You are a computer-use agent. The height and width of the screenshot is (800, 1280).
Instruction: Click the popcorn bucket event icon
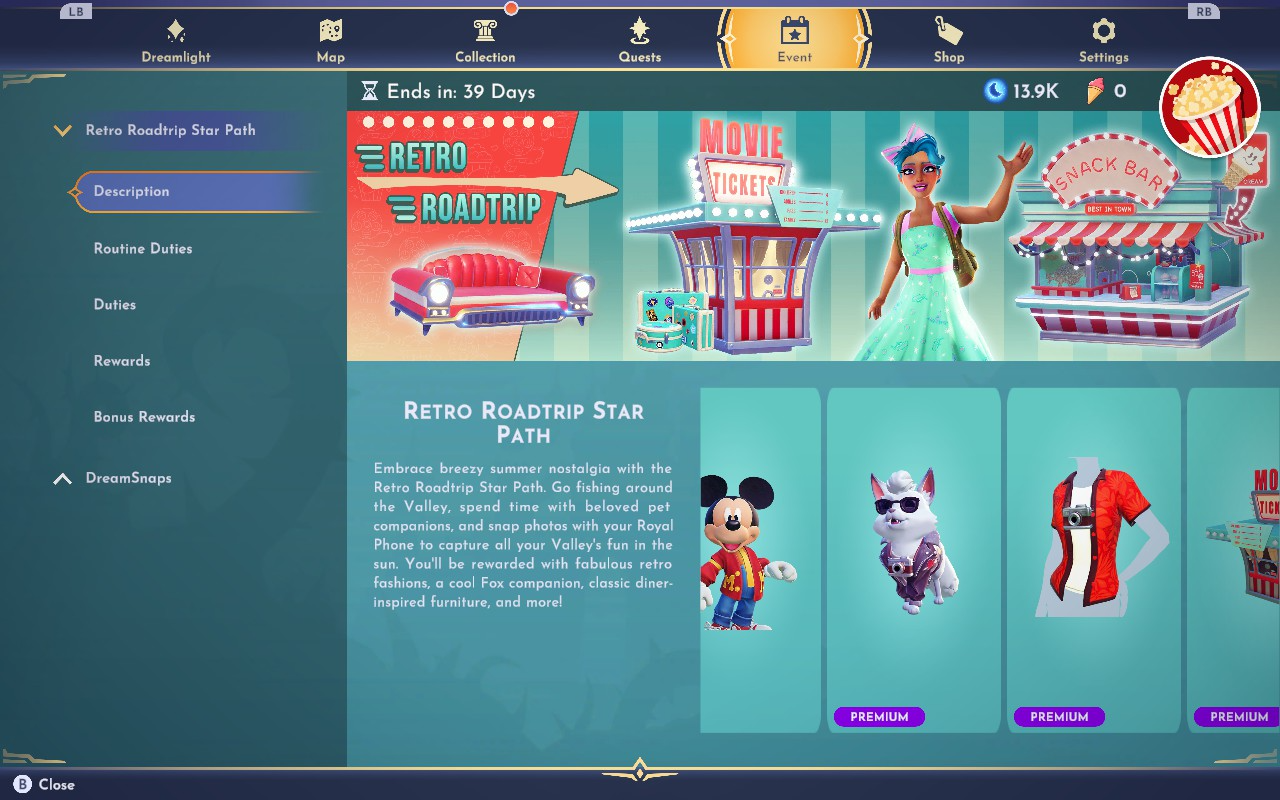1210,107
